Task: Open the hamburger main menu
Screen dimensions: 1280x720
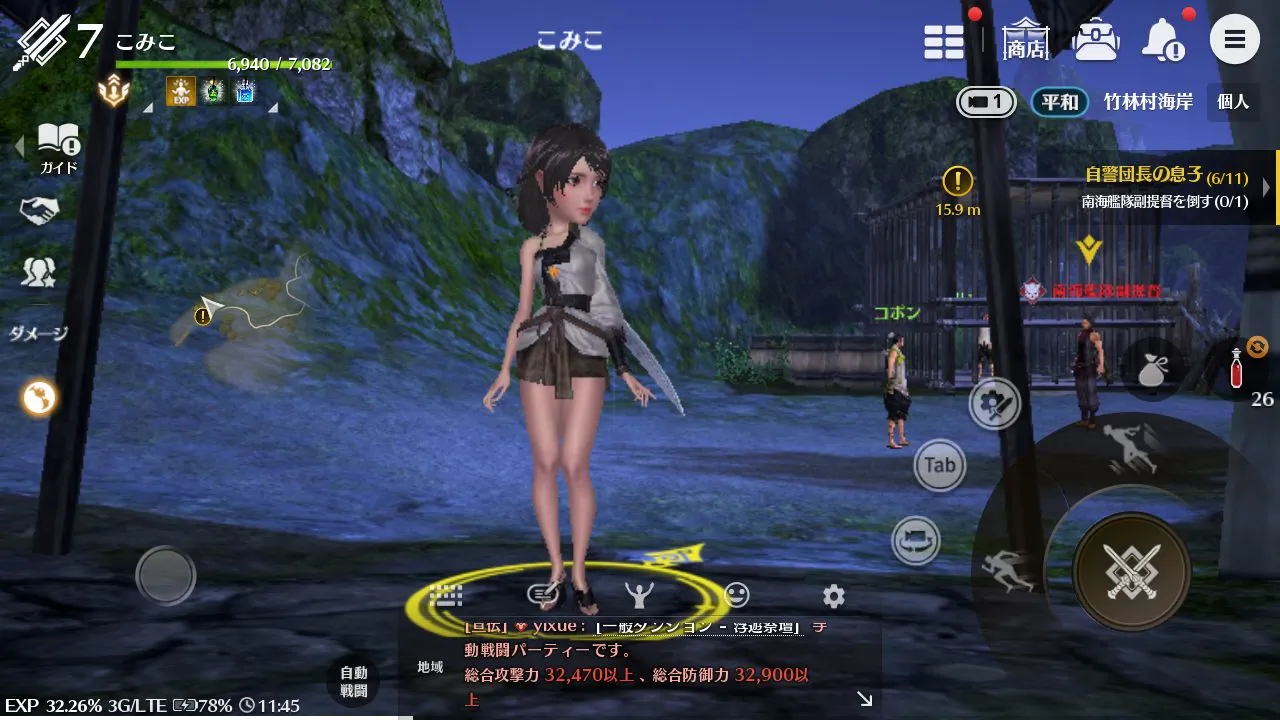Action: point(1234,41)
